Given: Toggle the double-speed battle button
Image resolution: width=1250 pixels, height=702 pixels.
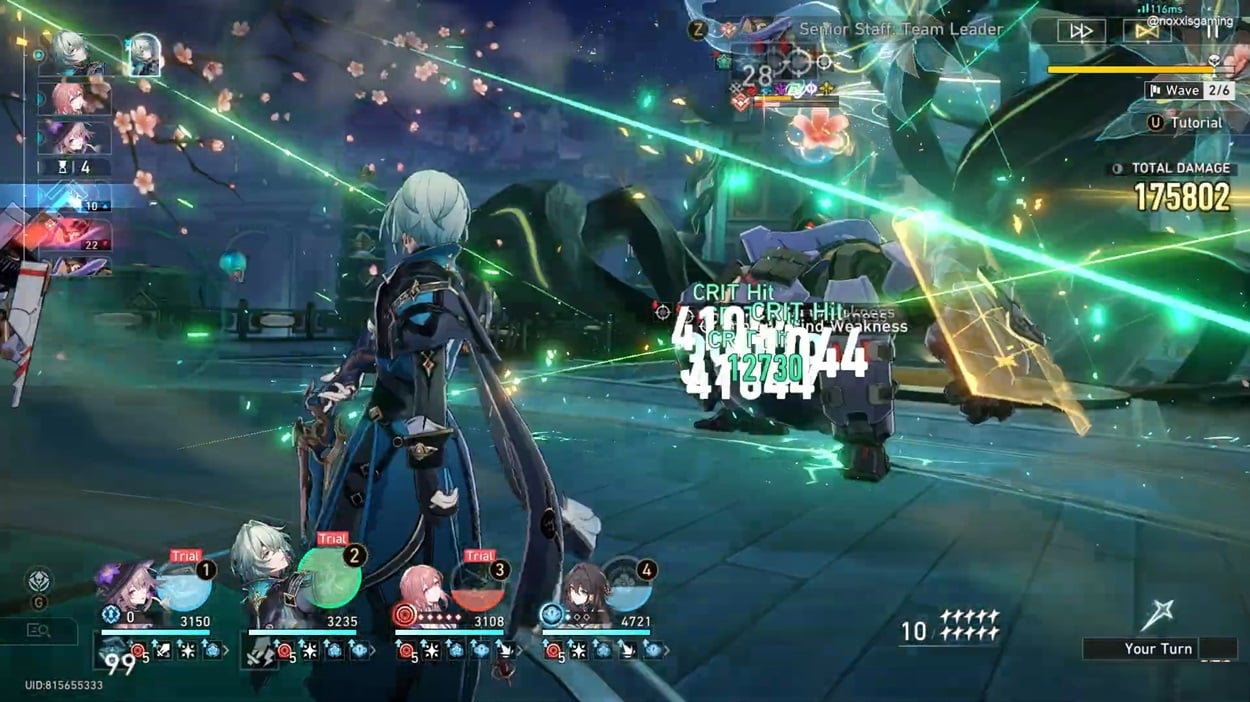Looking at the screenshot, I should (x=1081, y=31).
